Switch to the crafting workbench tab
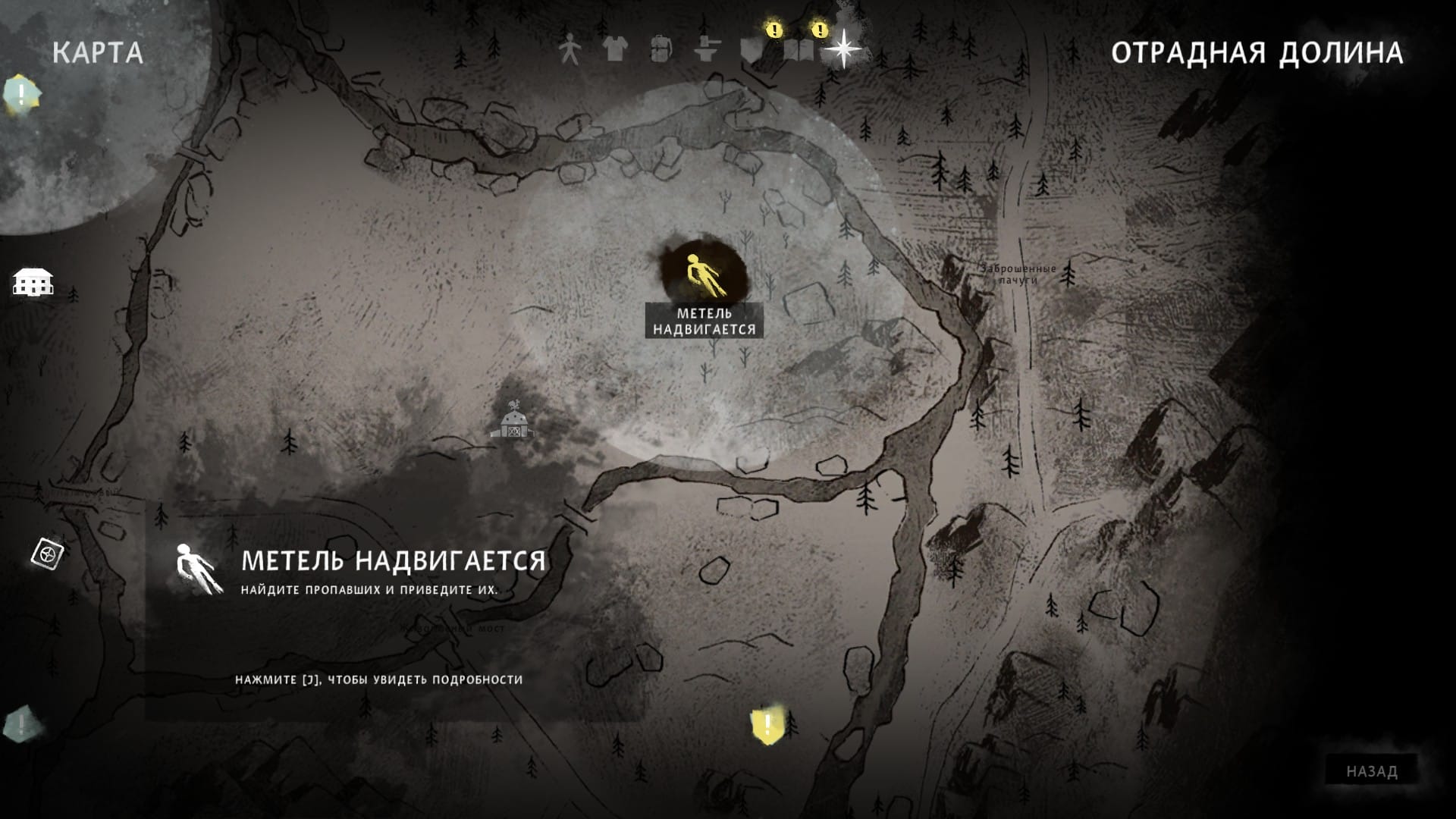Viewport: 1456px width, 819px height. [707, 50]
